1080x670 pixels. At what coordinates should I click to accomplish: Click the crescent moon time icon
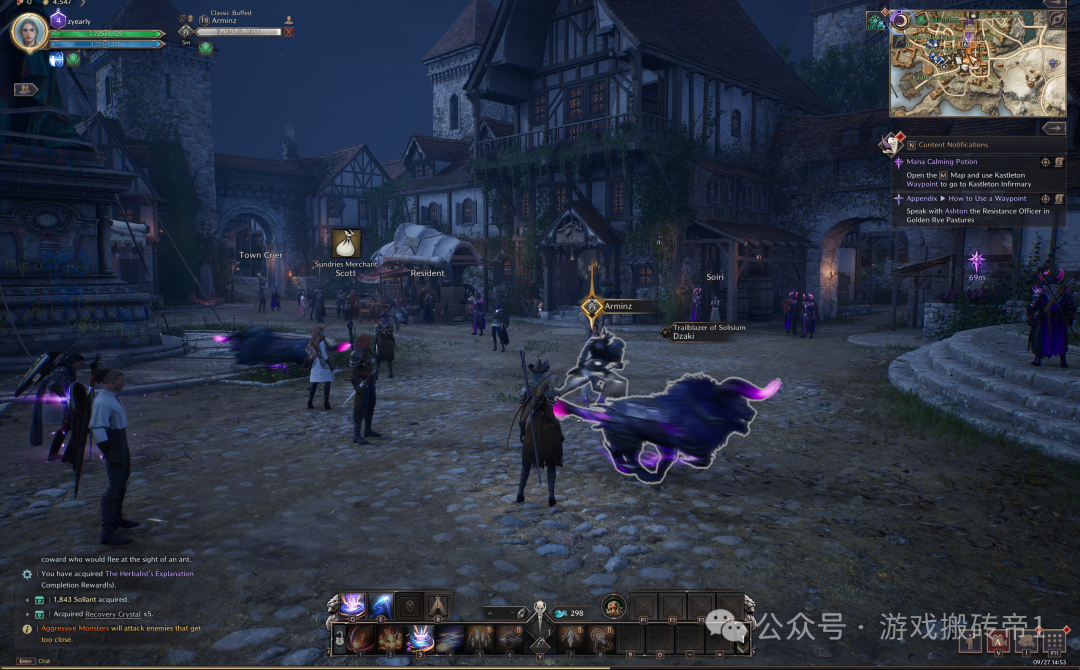tap(899, 20)
